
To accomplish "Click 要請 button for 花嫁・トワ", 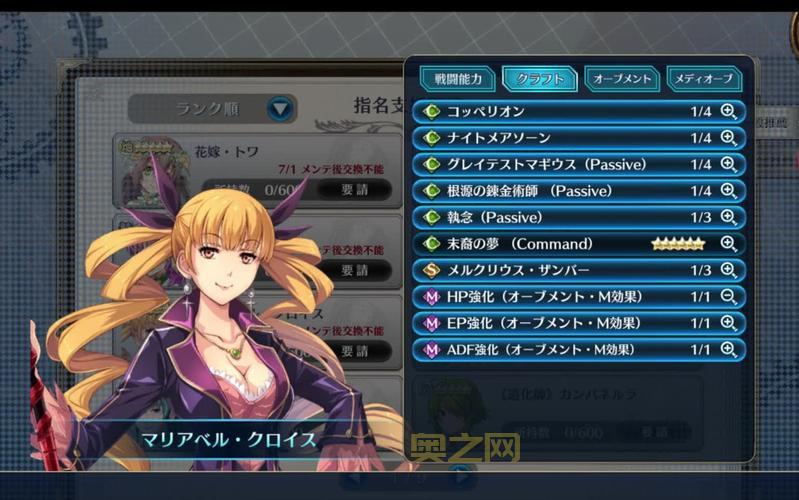I will (x=354, y=188).
